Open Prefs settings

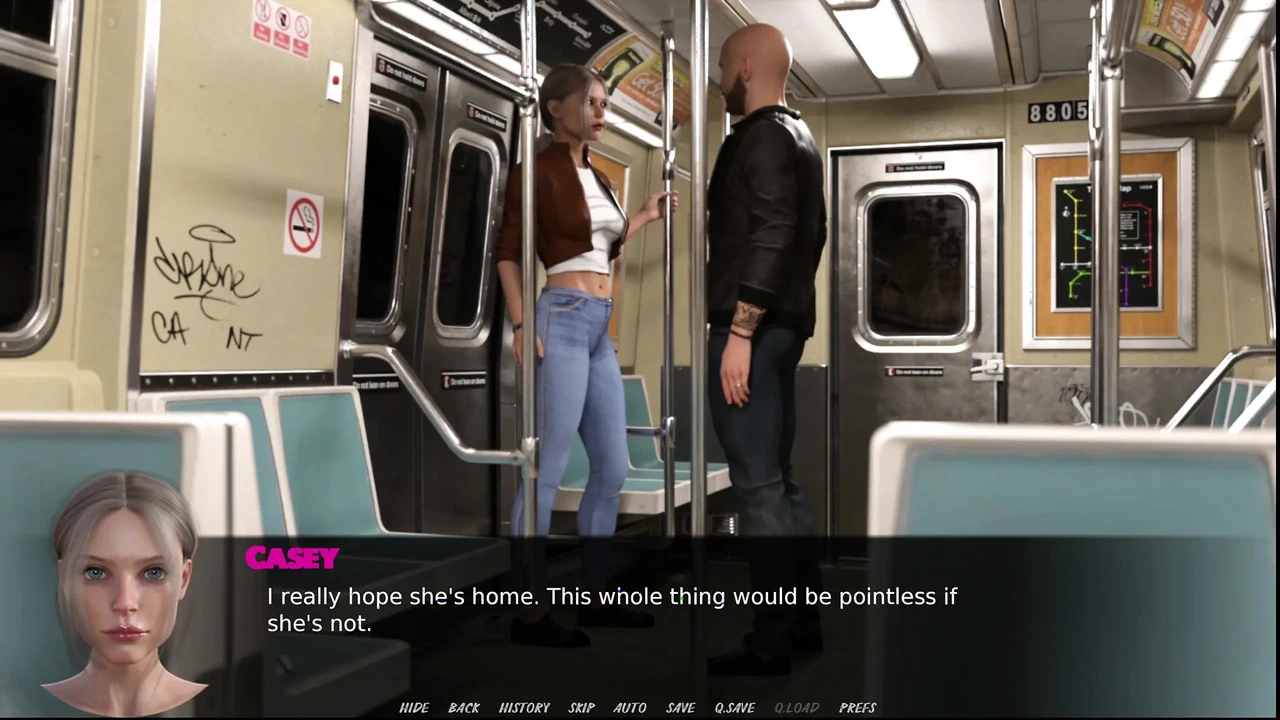pos(858,708)
